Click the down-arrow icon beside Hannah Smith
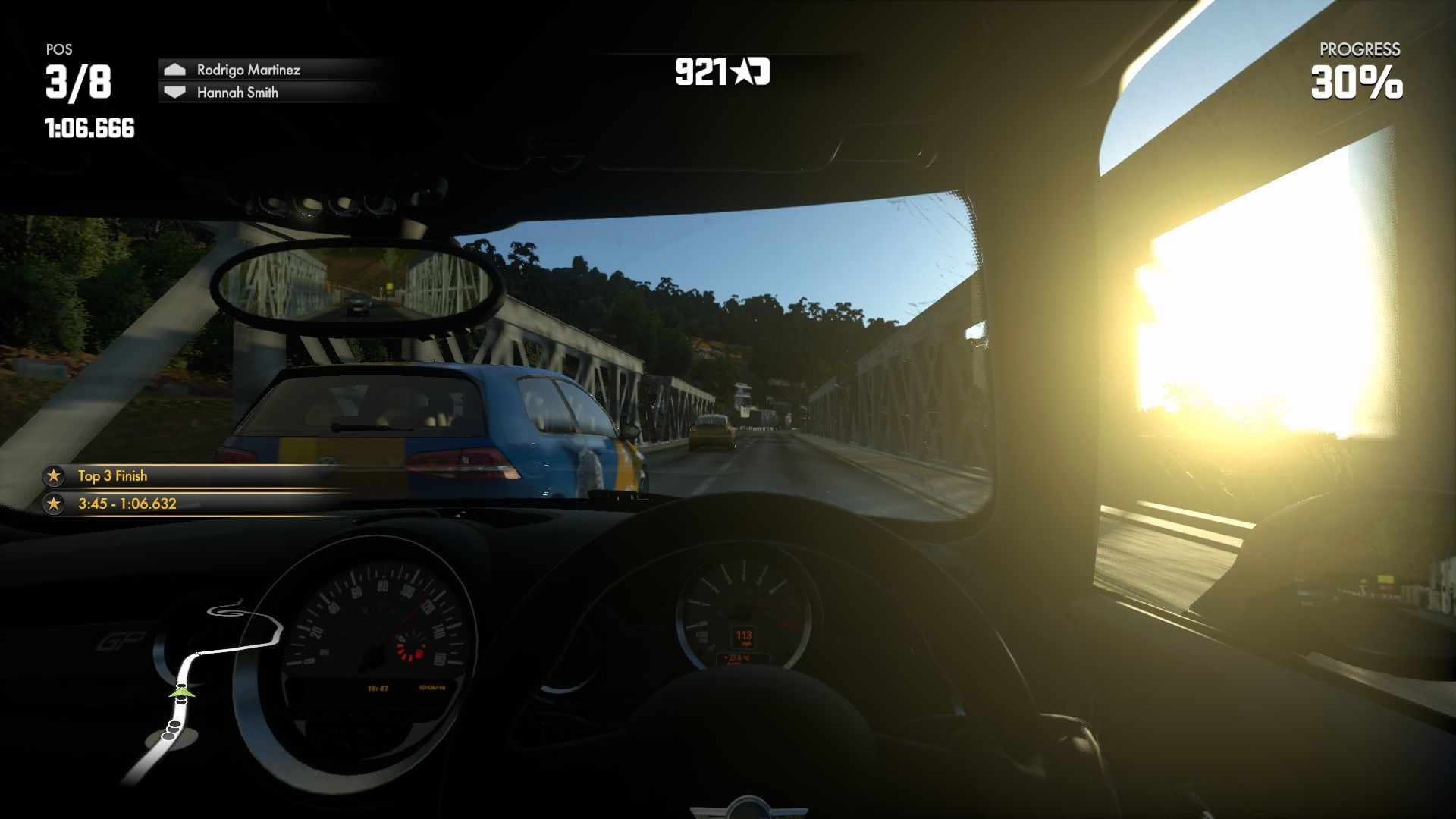The width and height of the screenshot is (1456, 819). pyautogui.click(x=175, y=93)
